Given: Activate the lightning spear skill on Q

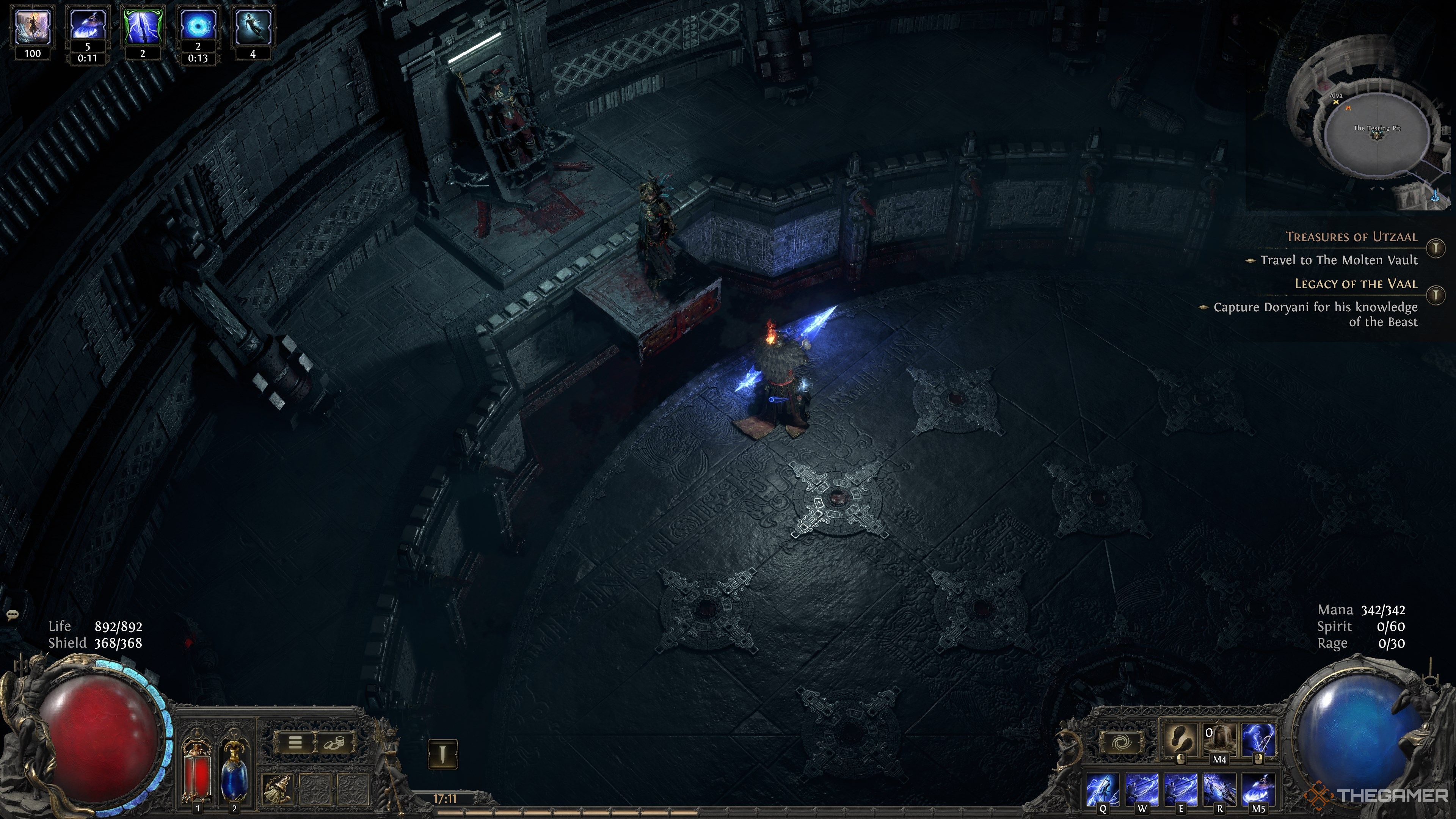Looking at the screenshot, I should (1103, 789).
